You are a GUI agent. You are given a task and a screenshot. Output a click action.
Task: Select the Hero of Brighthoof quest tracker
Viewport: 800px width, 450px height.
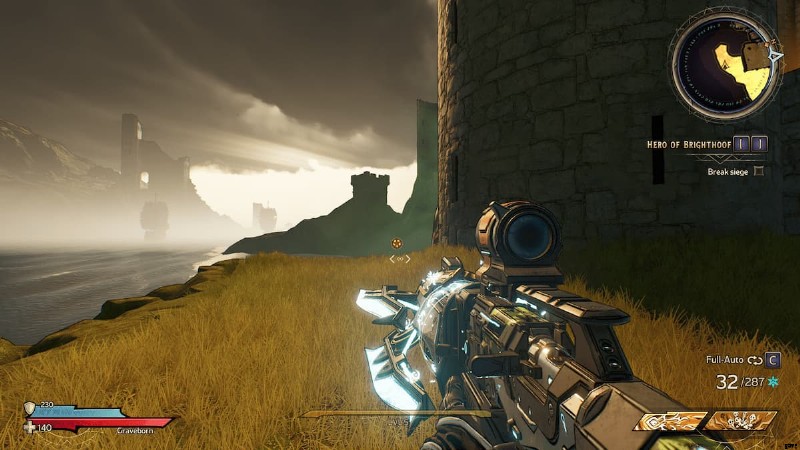point(690,144)
